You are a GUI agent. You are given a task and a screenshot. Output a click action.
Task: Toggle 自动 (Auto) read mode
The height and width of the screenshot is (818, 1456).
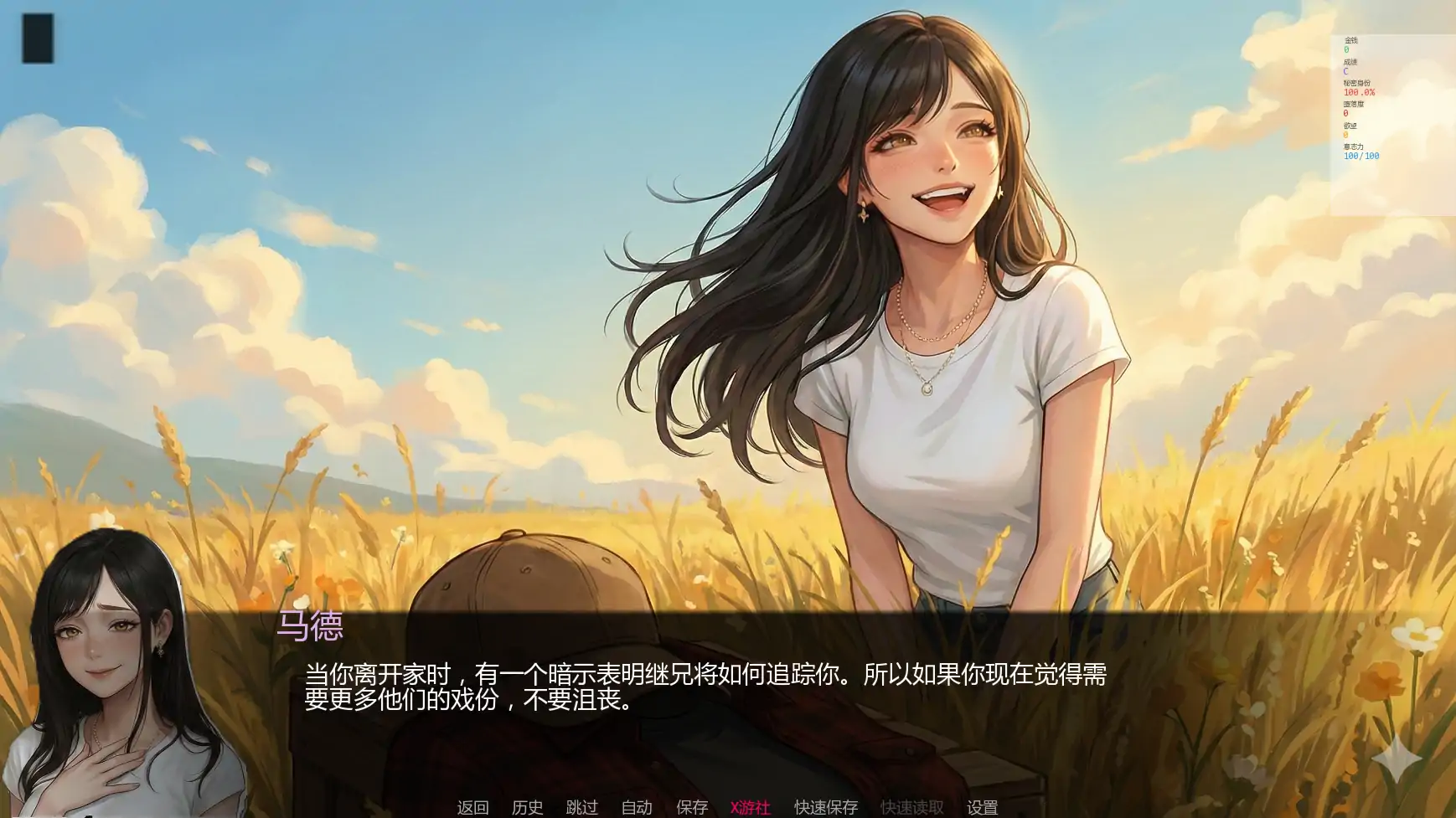[636, 806]
